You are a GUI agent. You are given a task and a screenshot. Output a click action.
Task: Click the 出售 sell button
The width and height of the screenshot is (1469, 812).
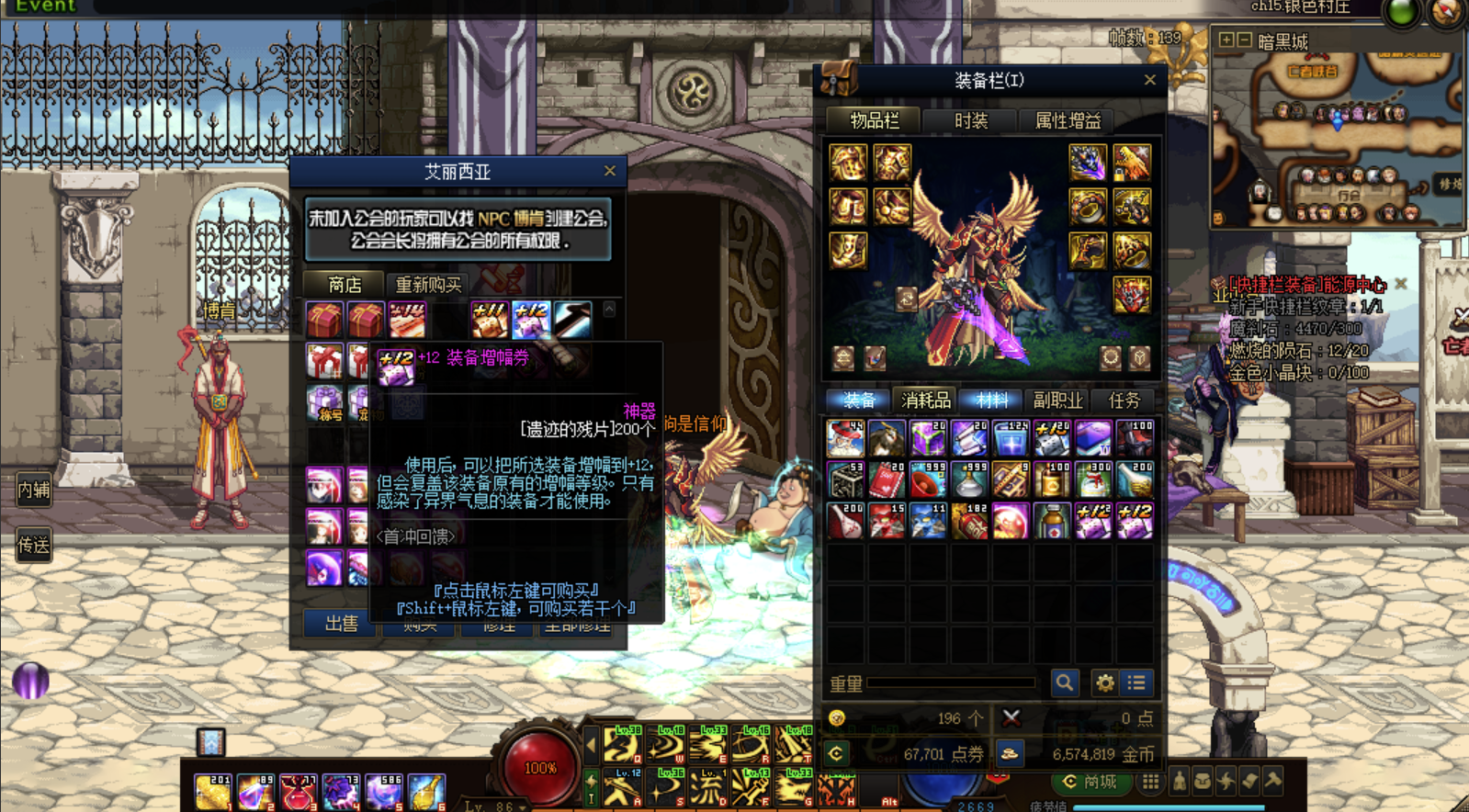pyautogui.click(x=341, y=624)
